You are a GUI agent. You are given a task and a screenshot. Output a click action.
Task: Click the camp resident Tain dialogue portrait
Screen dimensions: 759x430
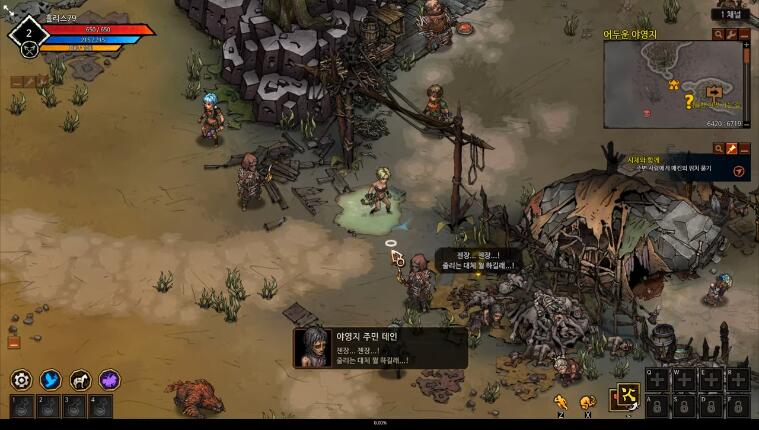[310, 347]
